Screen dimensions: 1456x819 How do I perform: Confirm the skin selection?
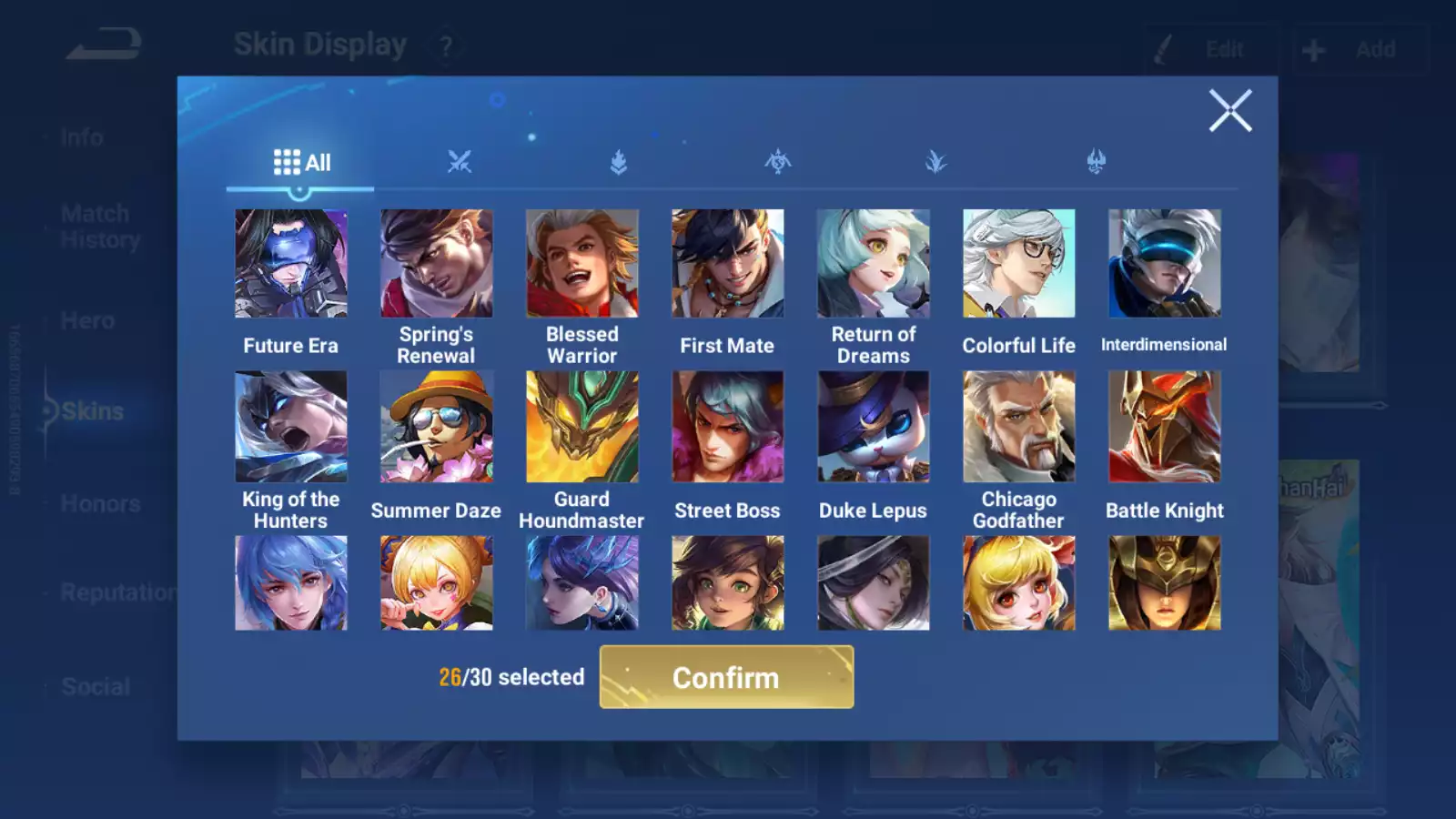pos(726,677)
